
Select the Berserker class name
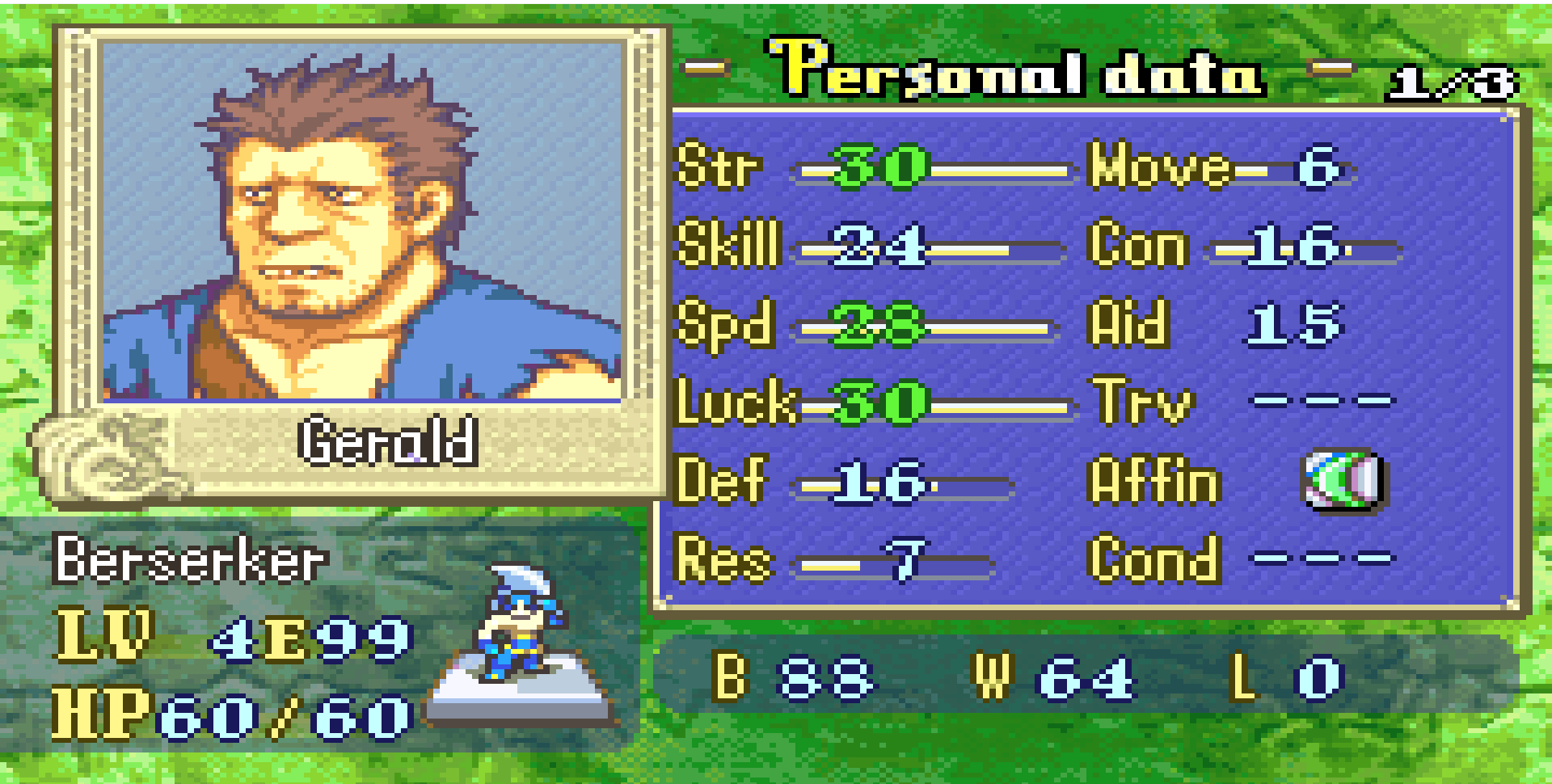click(x=190, y=559)
